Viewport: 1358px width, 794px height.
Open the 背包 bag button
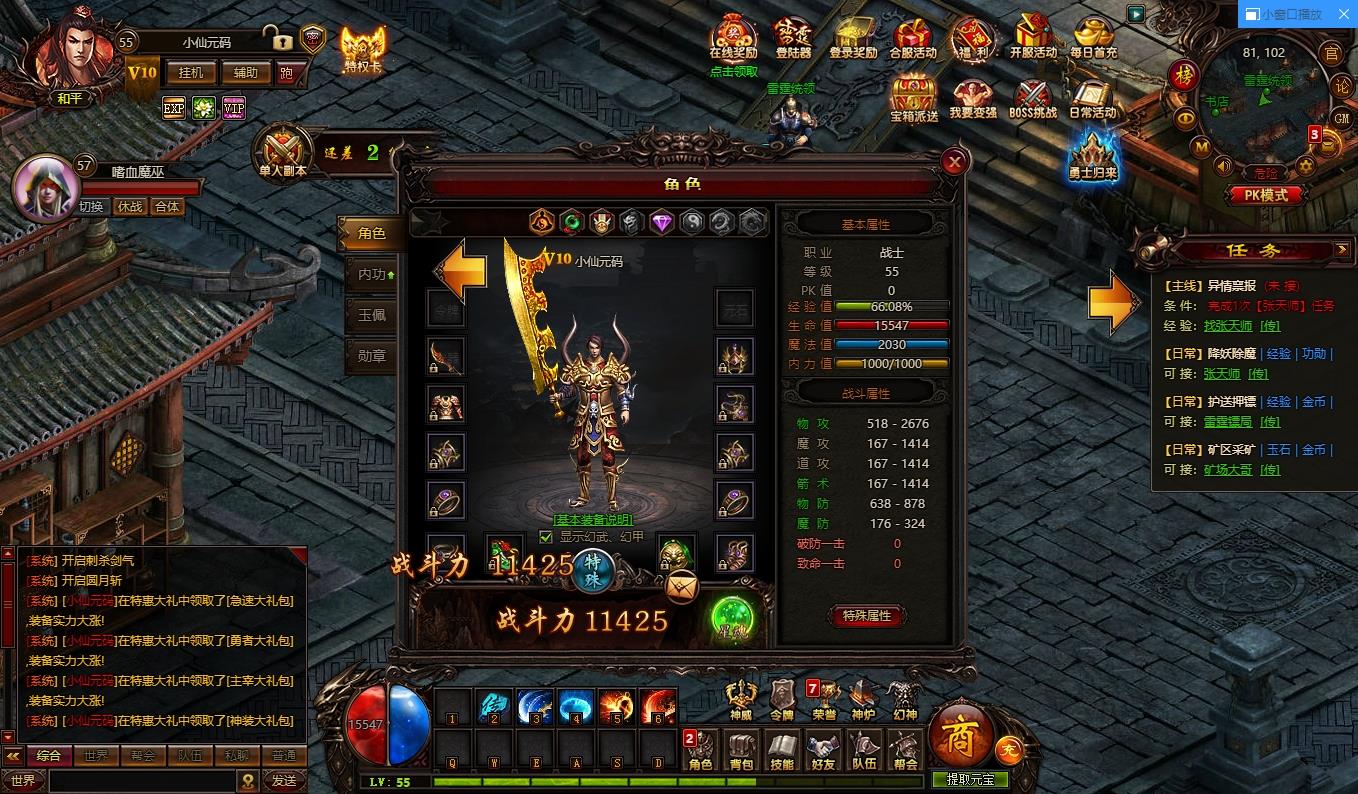[741, 750]
